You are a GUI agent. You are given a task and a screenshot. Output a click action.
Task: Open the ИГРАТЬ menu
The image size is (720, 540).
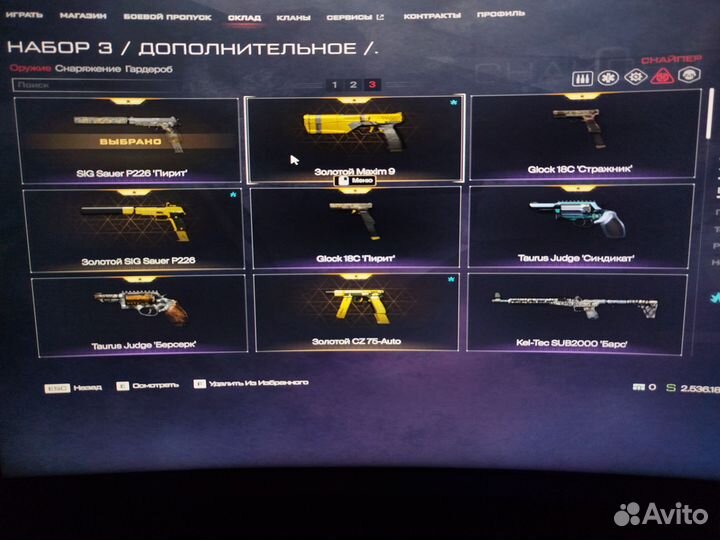(25, 17)
